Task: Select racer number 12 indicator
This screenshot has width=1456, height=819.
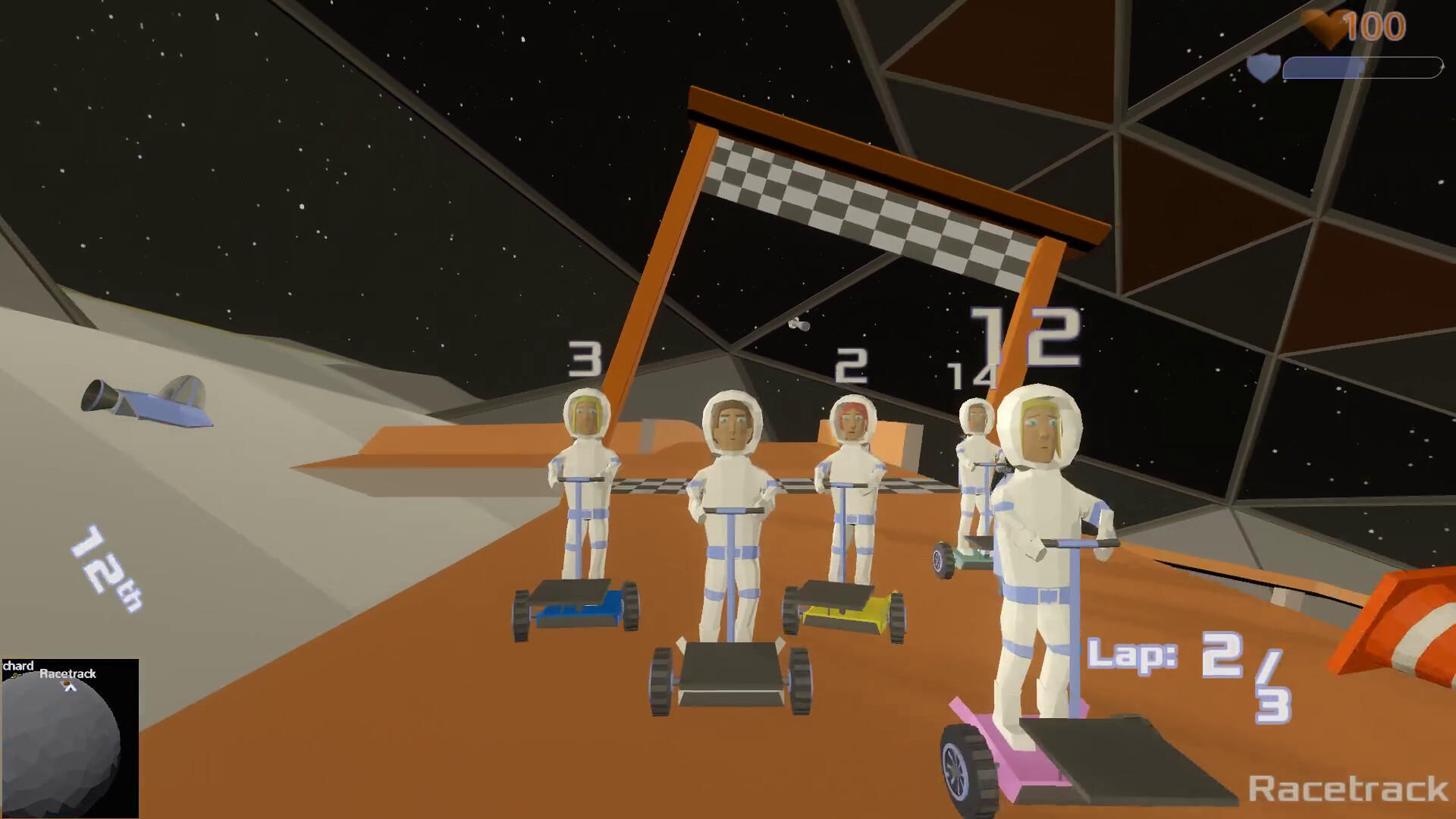Action: (x=1025, y=337)
